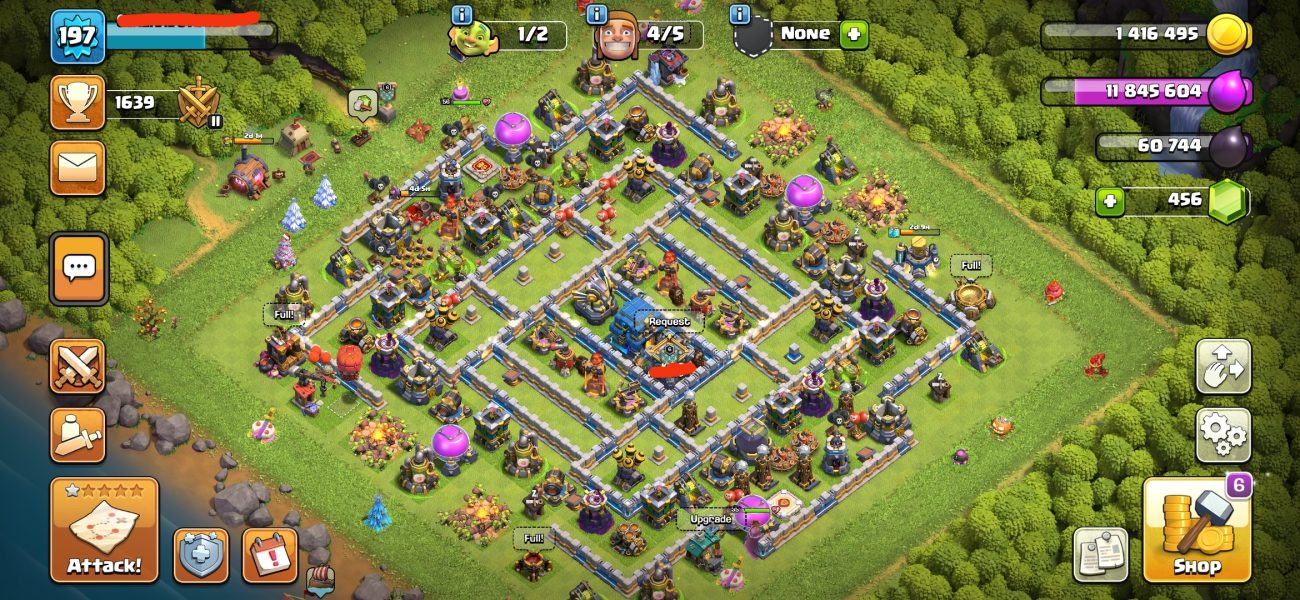Open the mail inbox envelope
This screenshot has width=1300, height=600.
click(x=78, y=168)
